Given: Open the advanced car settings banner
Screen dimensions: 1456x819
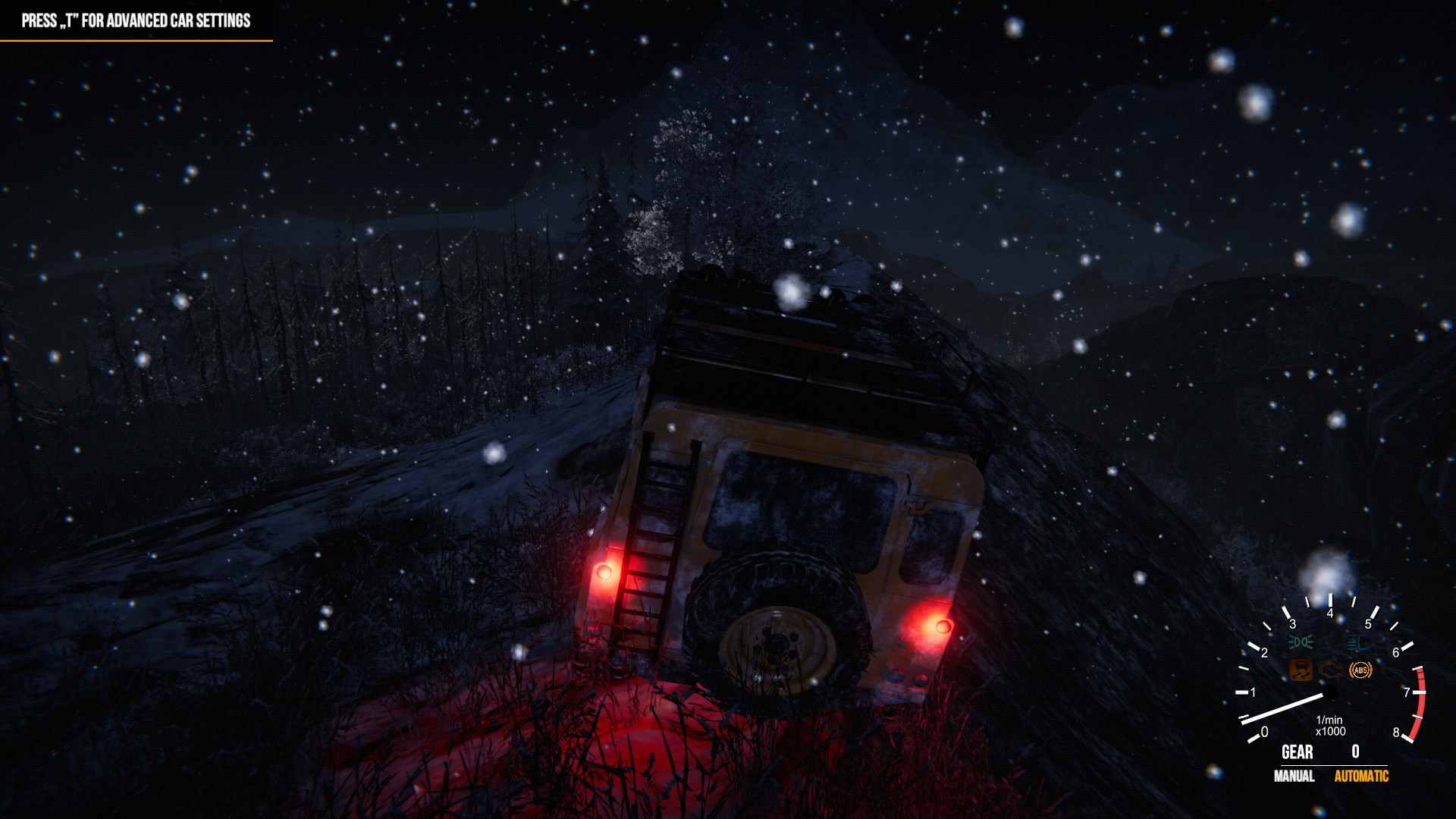Looking at the screenshot, I should [136, 21].
